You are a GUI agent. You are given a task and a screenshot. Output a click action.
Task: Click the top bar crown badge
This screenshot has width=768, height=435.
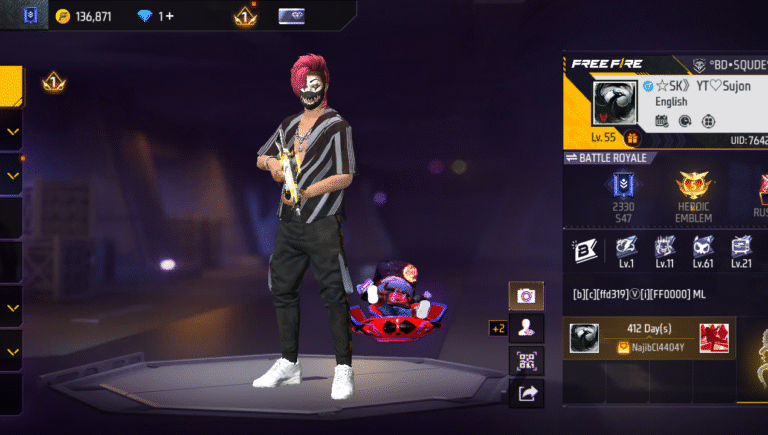(245, 16)
